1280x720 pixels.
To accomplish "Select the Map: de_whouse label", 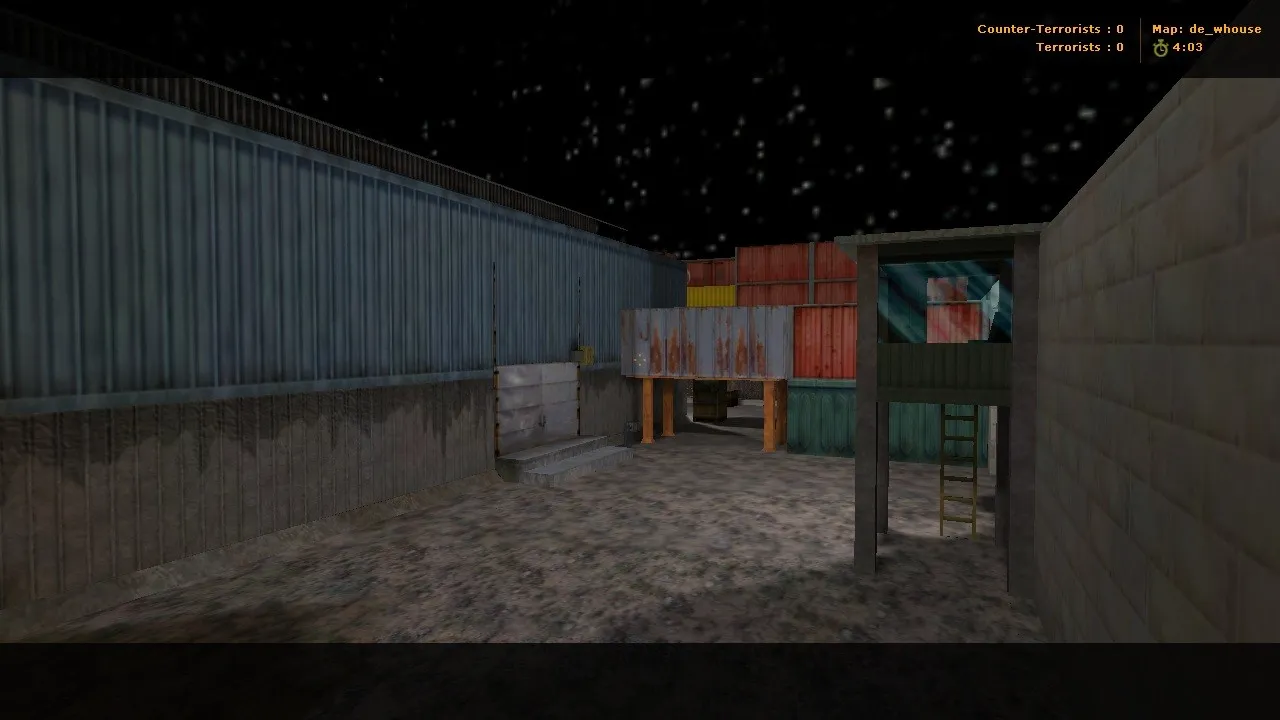I will point(1206,29).
